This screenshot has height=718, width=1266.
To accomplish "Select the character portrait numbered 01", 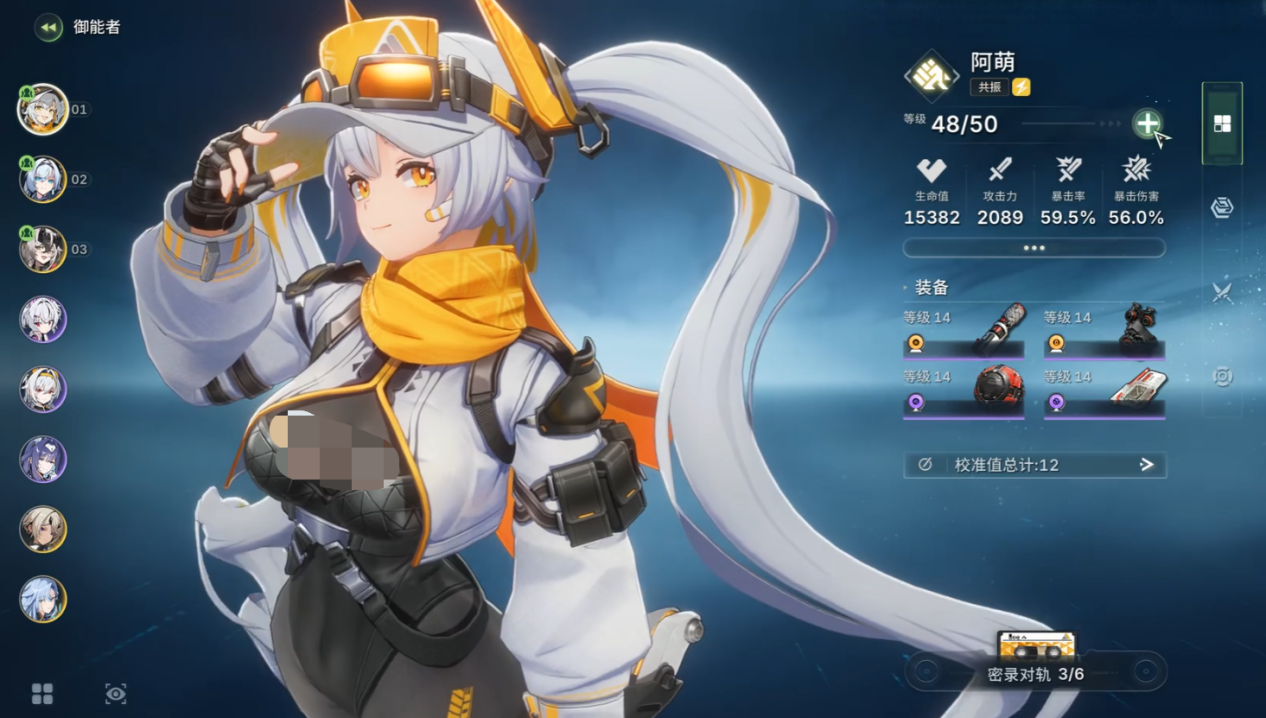I will (43, 109).
